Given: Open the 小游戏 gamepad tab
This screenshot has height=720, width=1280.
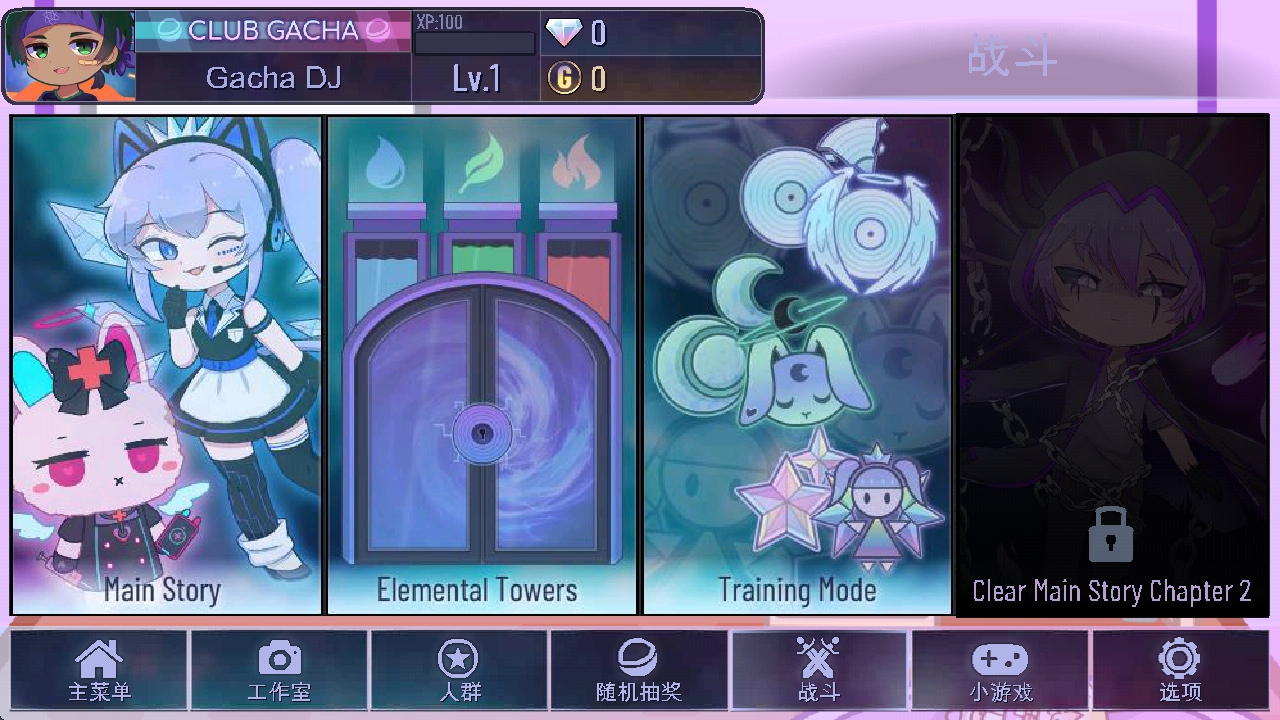Looking at the screenshot, I should point(1000,670).
